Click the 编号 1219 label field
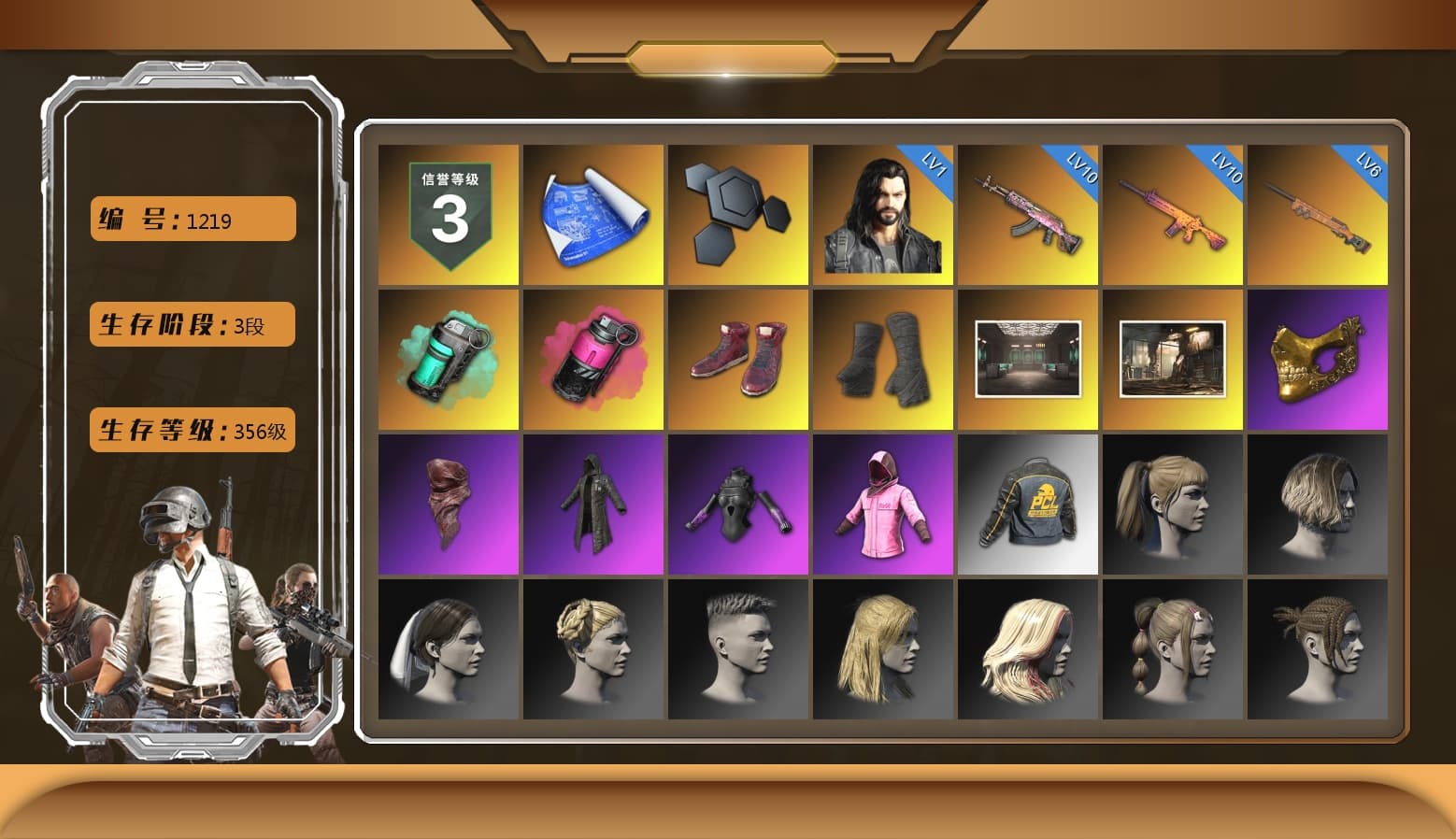Screen dimensions: 1456x839 (191, 219)
